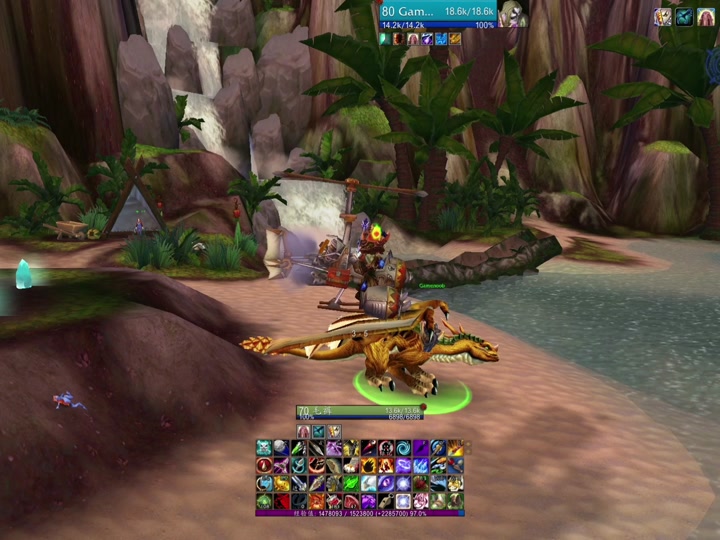Image resolution: width=720 pixels, height=540 pixels.
Task: Select the level 80 target's portrait
Action: (511, 13)
